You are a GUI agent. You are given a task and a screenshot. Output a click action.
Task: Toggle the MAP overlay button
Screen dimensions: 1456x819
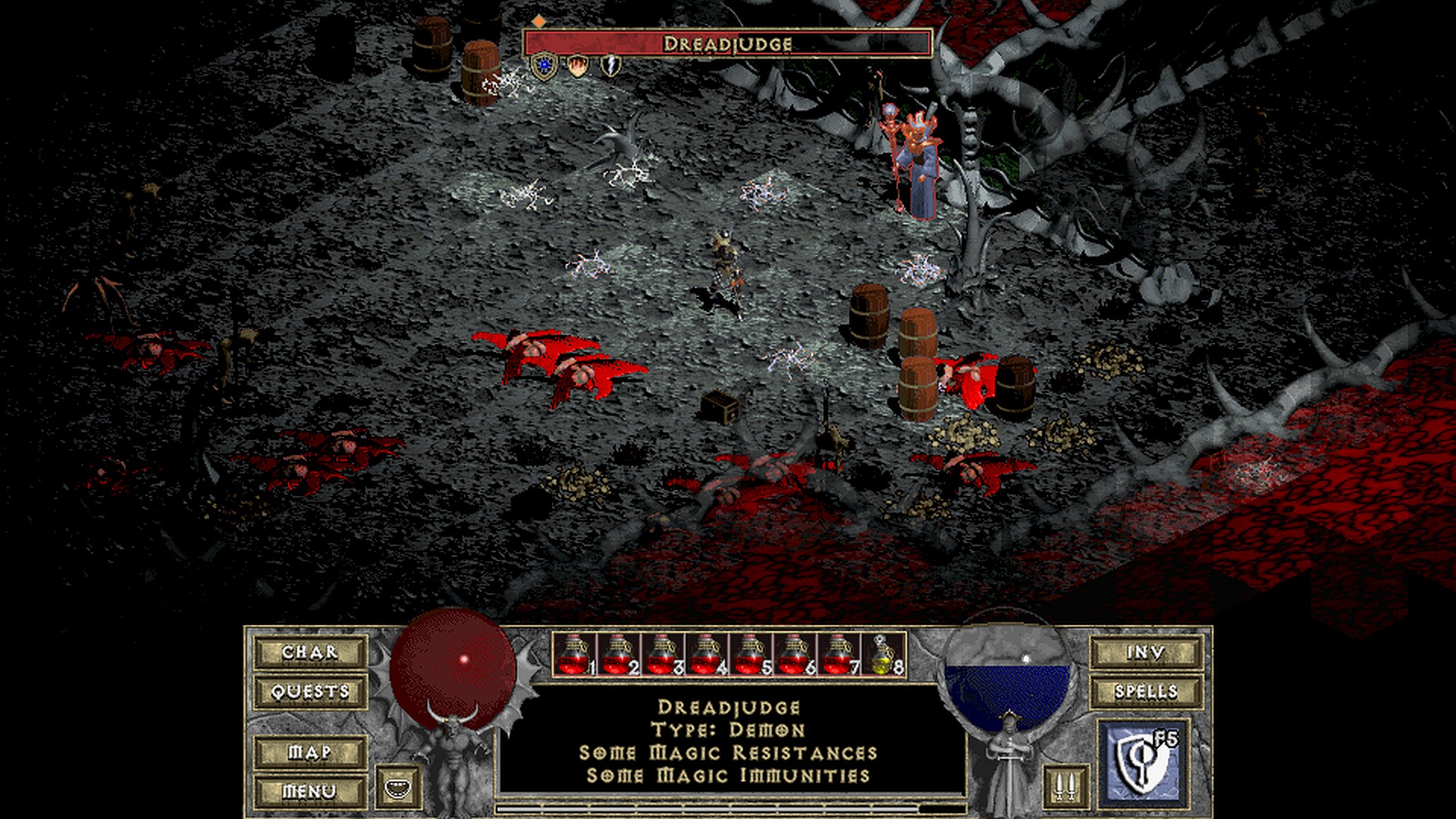click(x=310, y=752)
